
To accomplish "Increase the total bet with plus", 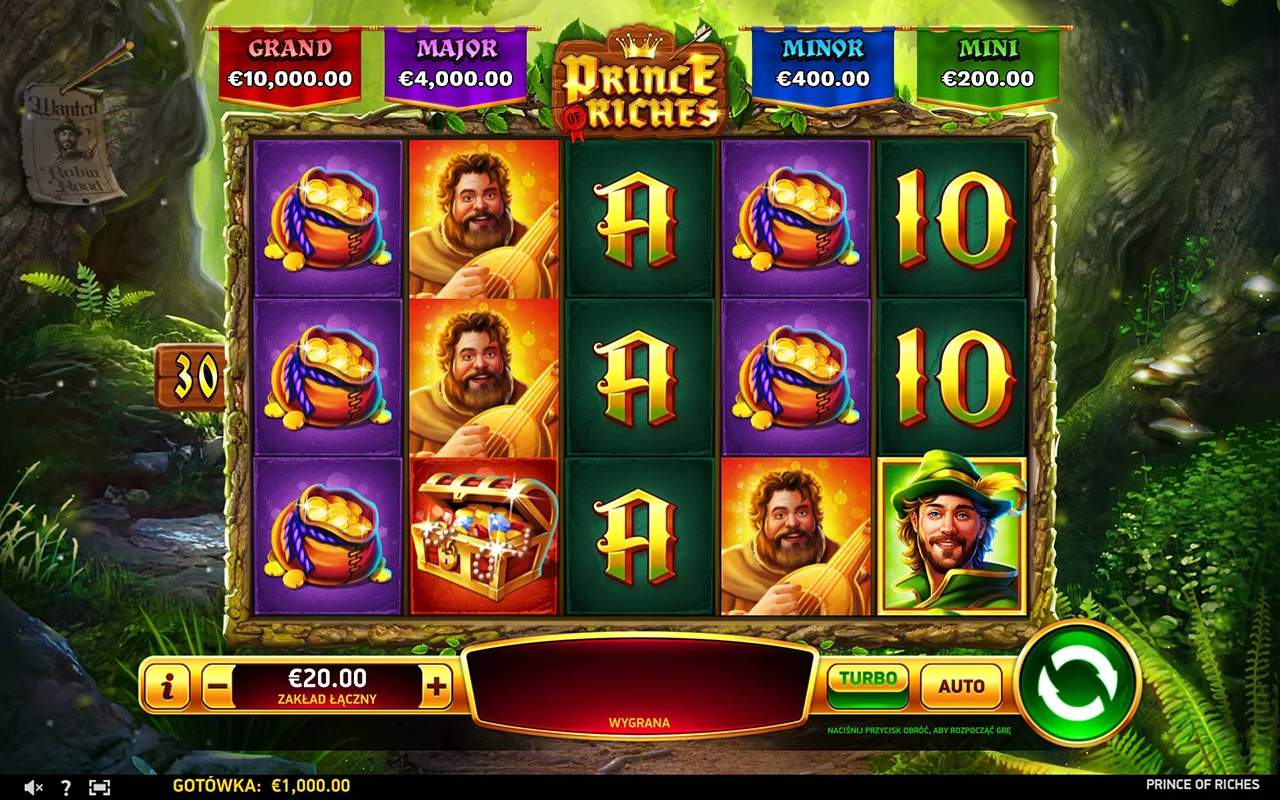I will pos(437,687).
